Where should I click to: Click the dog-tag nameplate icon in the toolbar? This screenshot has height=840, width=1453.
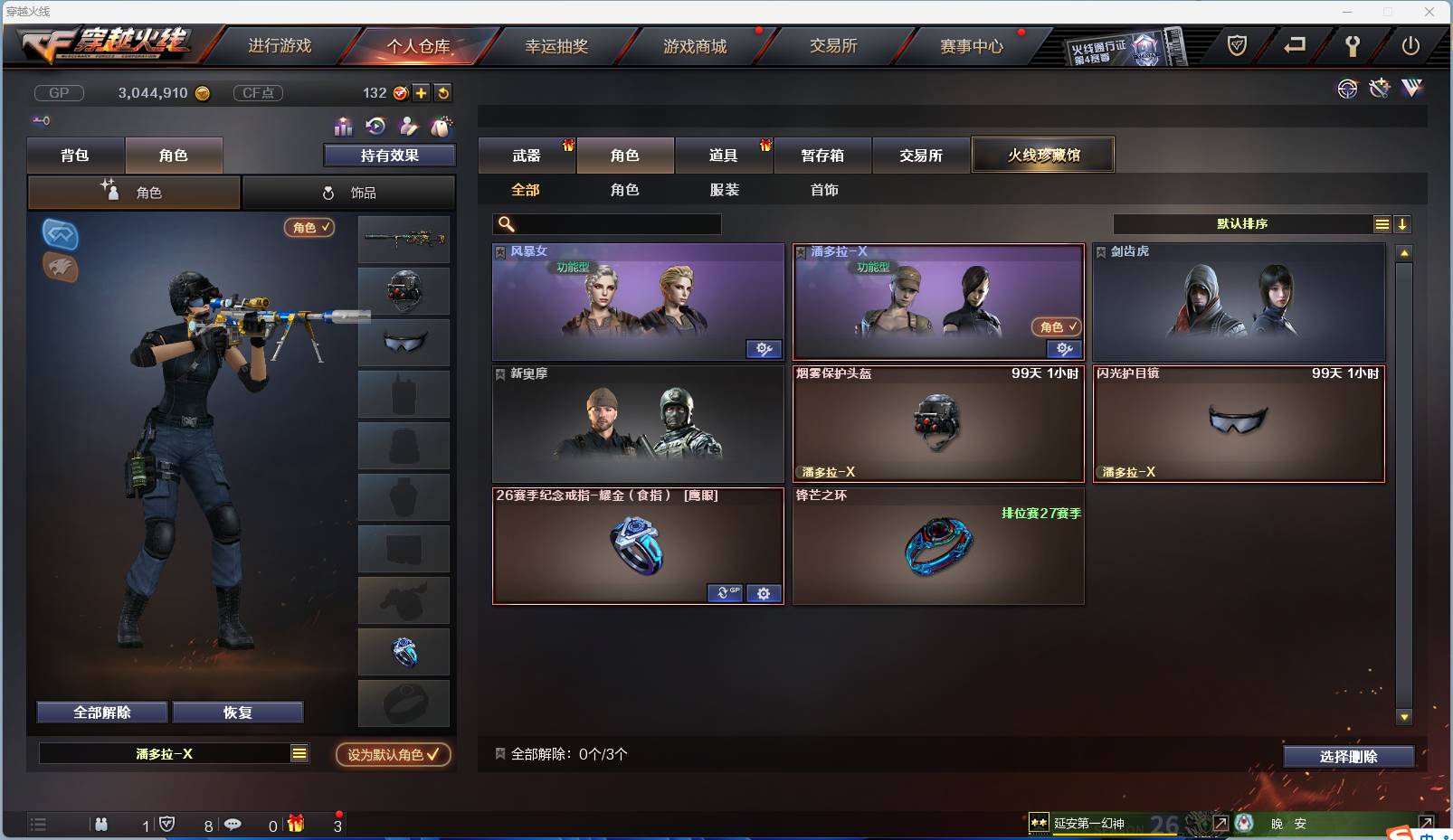[442, 127]
